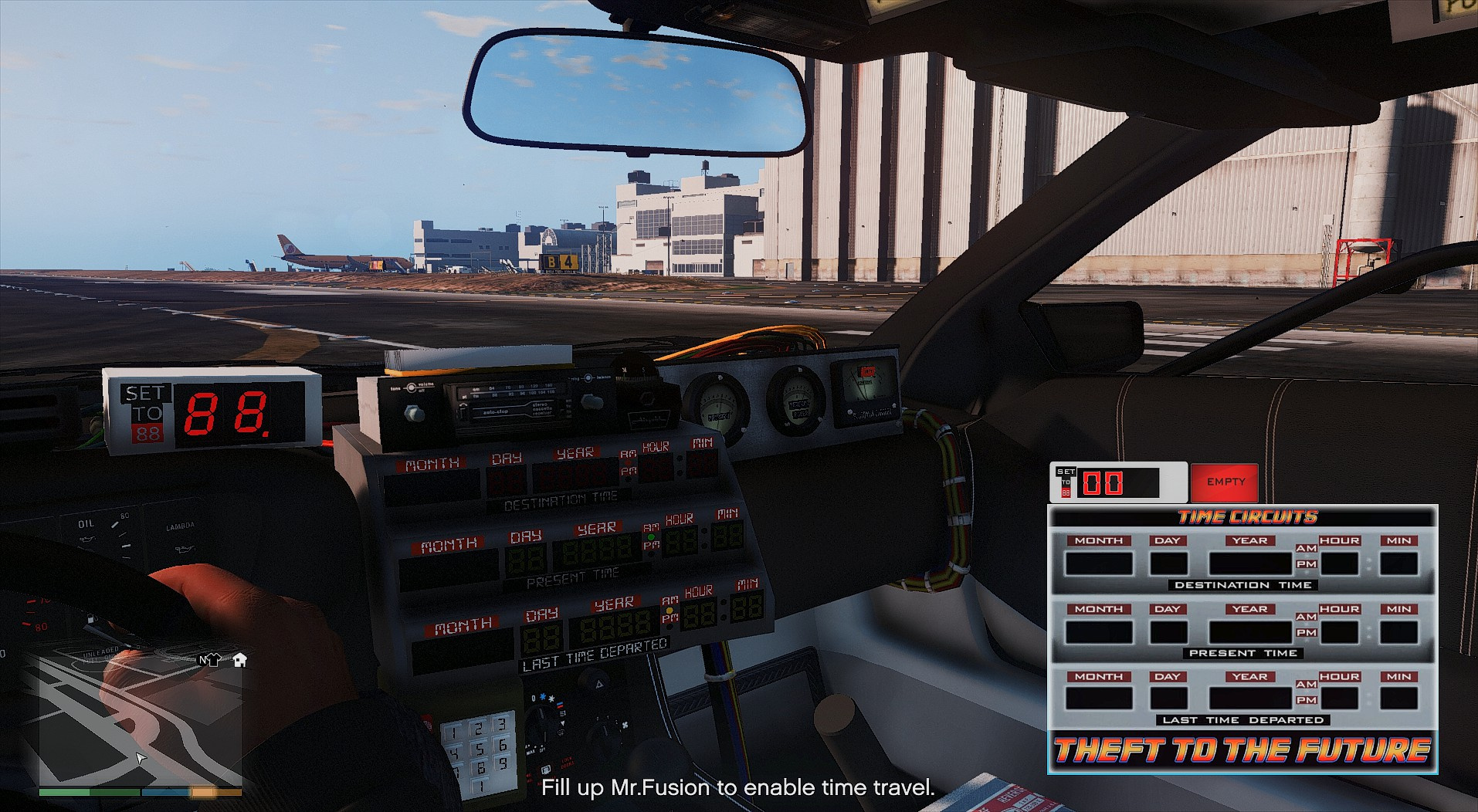Image resolution: width=1478 pixels, height=812 pixels.
Task: Select the clothing store shirt marker on minimap
Action: click(x=214, y=660)
